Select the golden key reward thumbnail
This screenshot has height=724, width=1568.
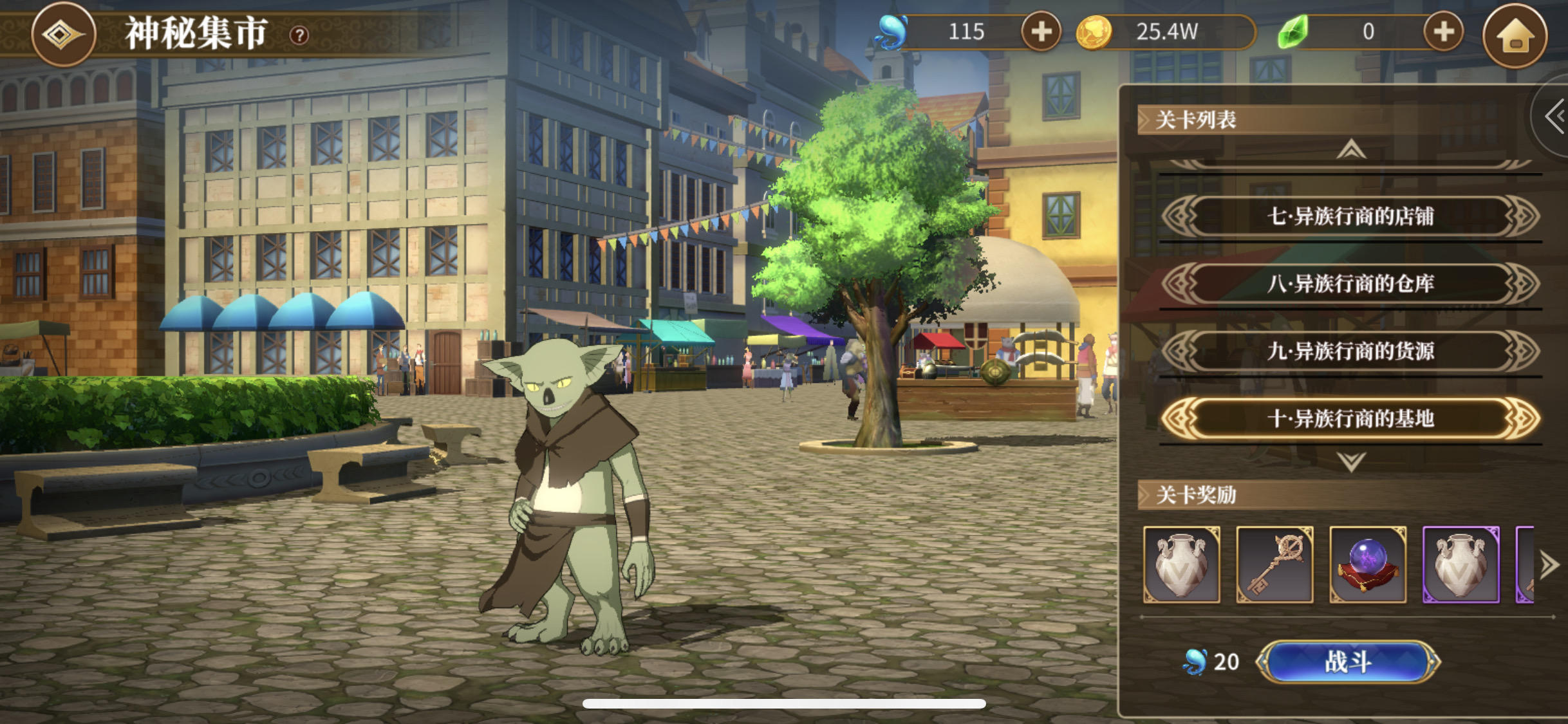[1274, 565]
